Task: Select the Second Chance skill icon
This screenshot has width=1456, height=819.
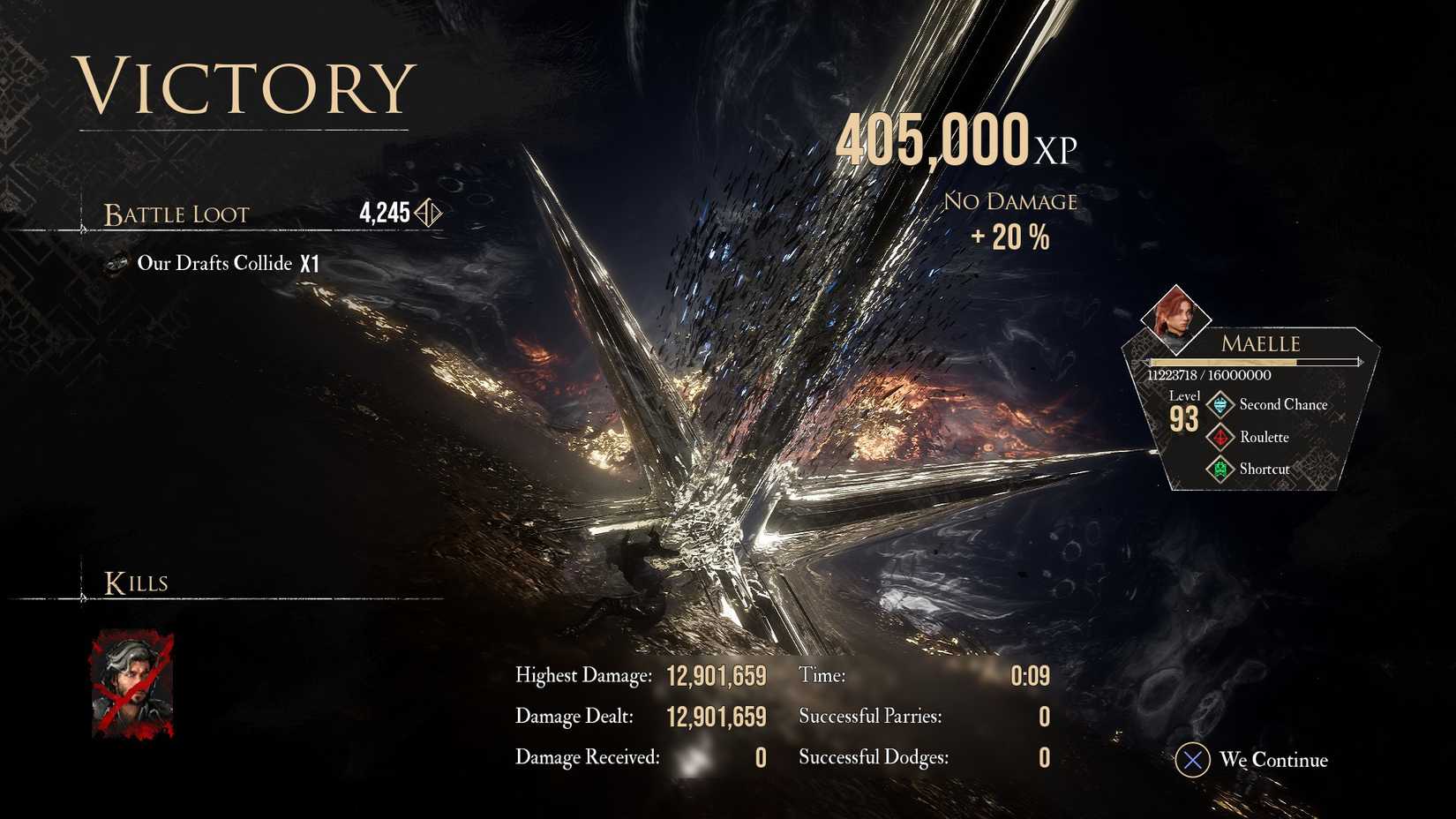Action: coord(1220,404)
